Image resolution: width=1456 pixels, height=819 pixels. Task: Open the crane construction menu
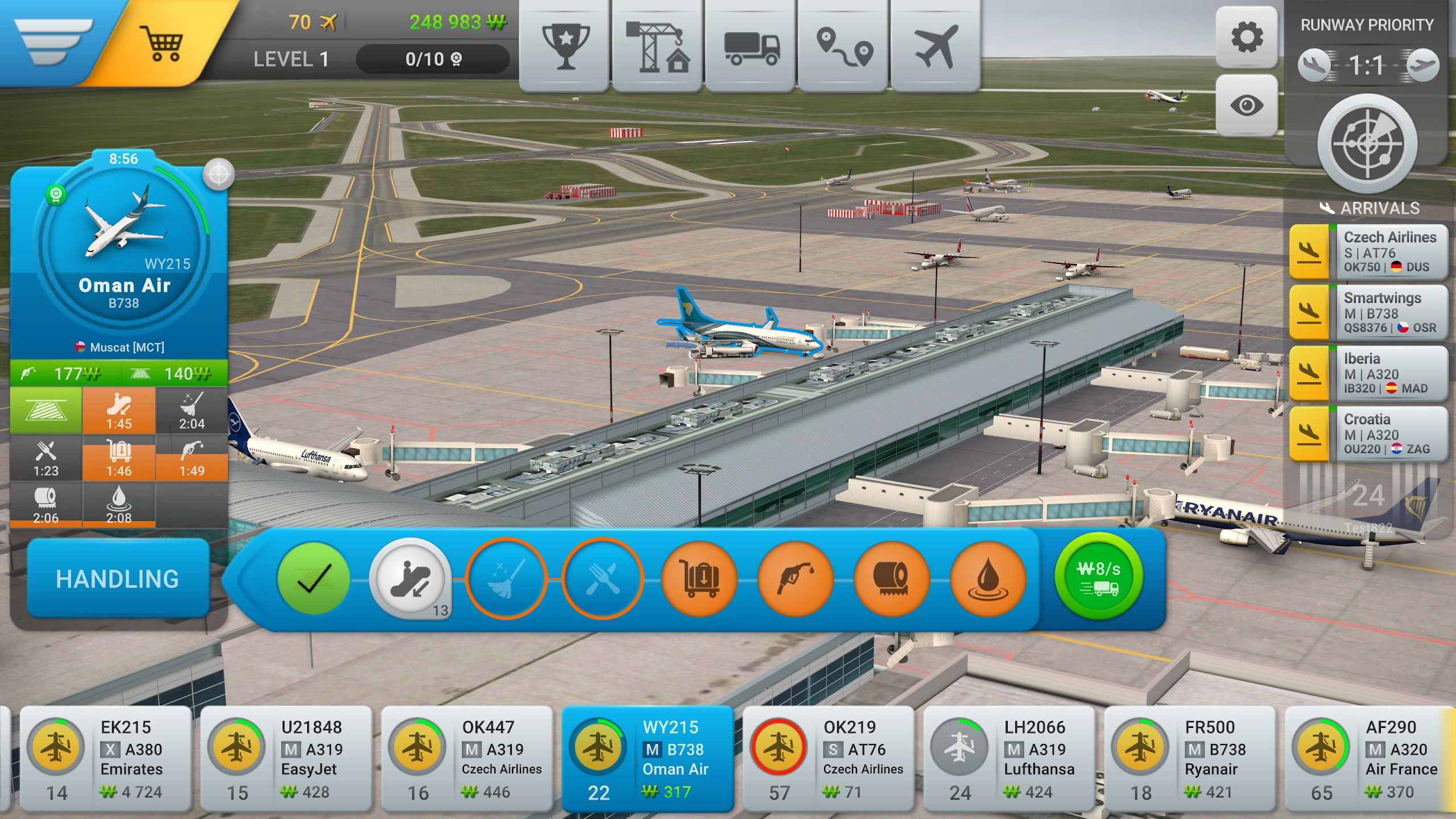click(x=657, y=45)
